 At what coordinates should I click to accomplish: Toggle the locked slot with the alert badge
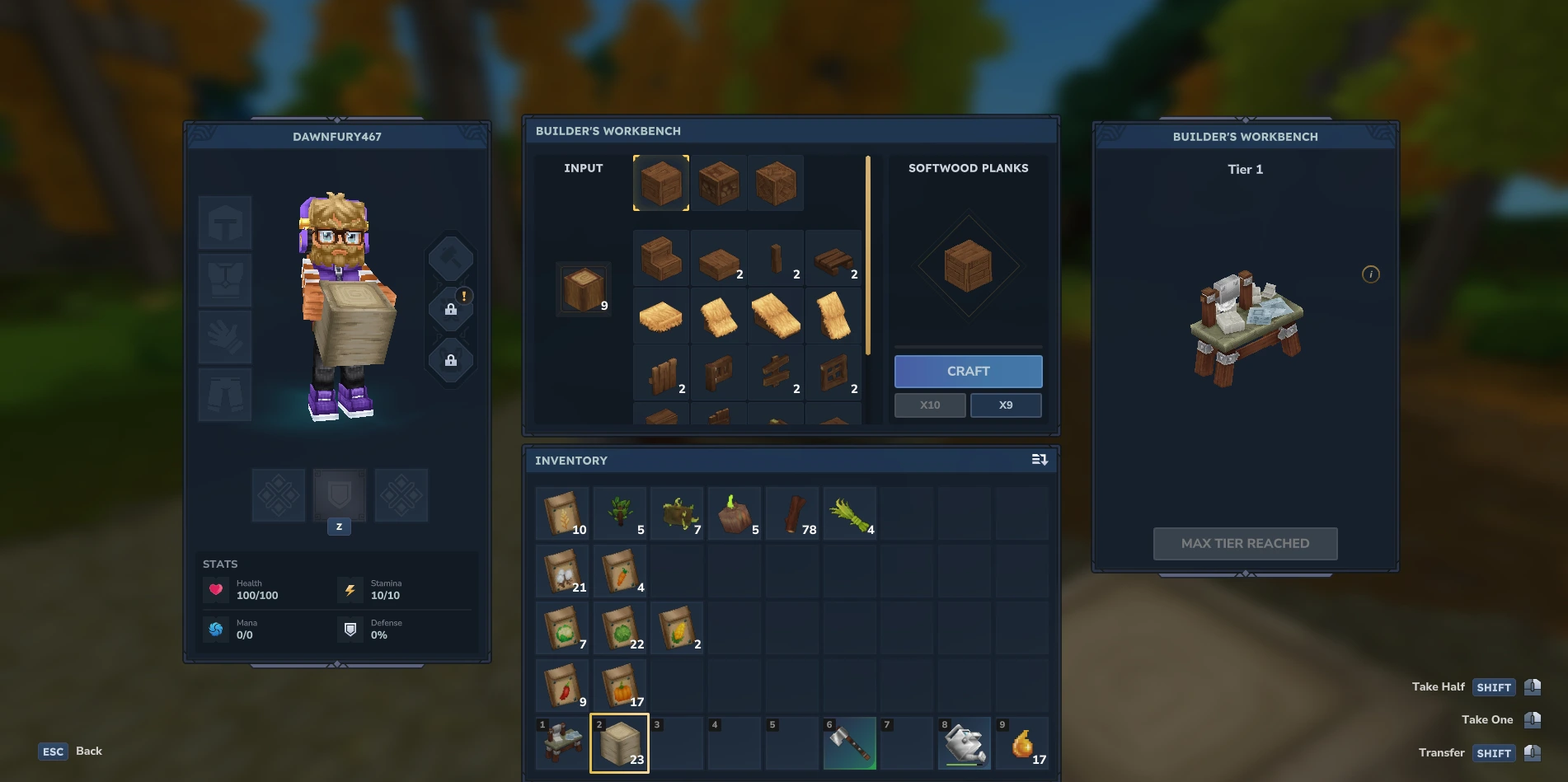[450, 309]
